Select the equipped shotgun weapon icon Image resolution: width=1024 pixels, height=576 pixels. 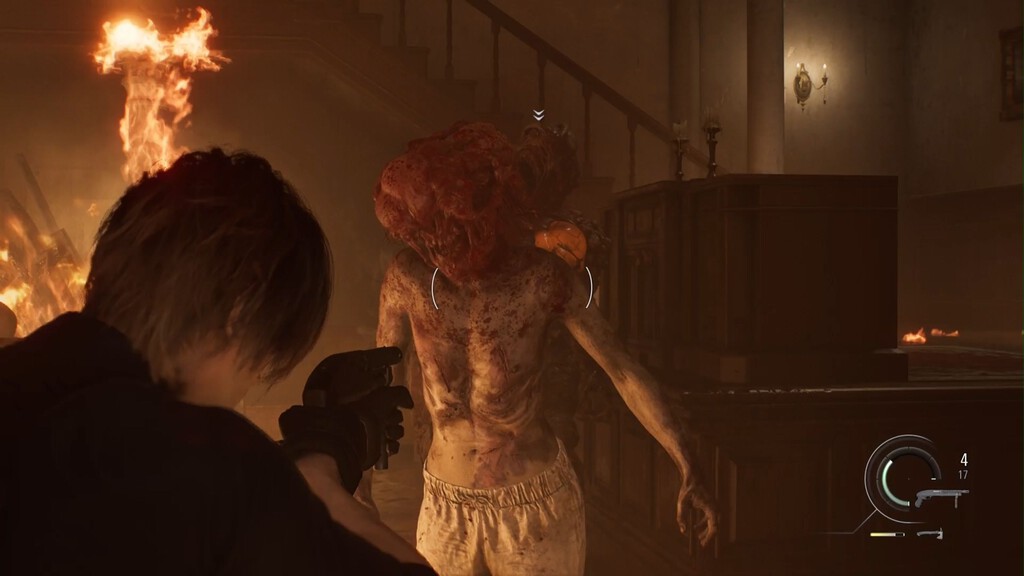point(940,497)
